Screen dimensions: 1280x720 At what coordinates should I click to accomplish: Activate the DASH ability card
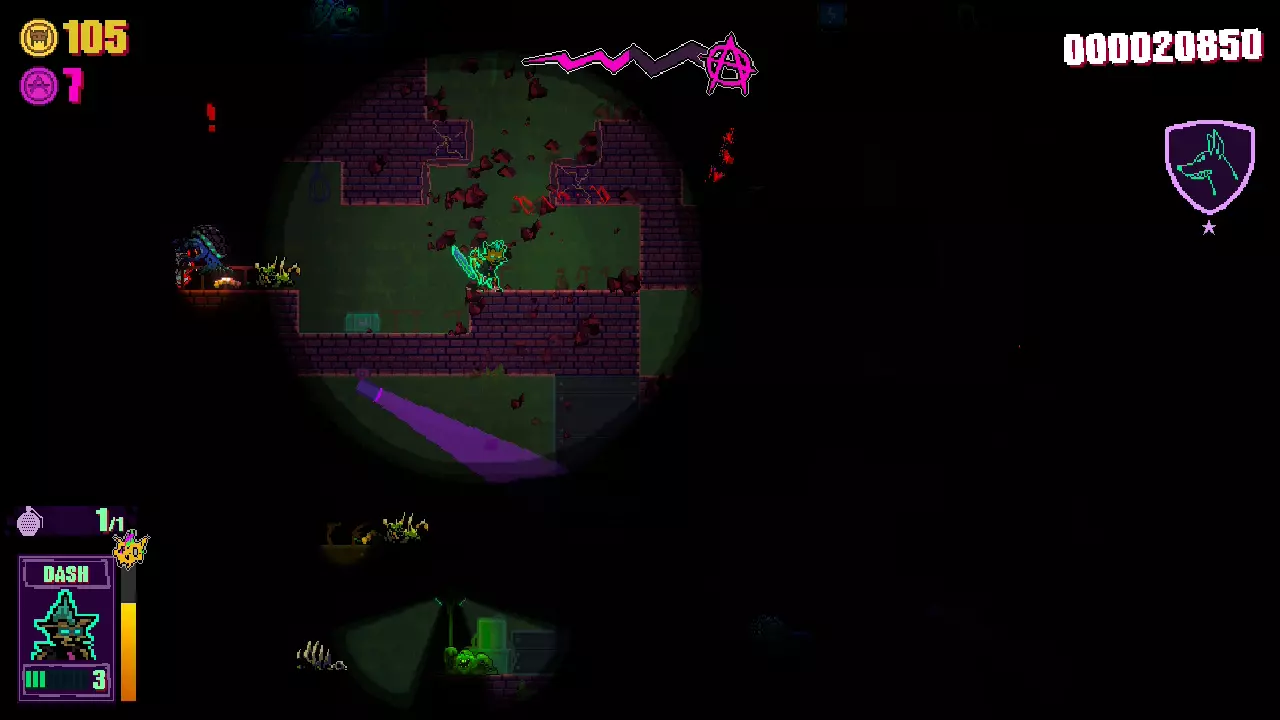click(66, 626)
